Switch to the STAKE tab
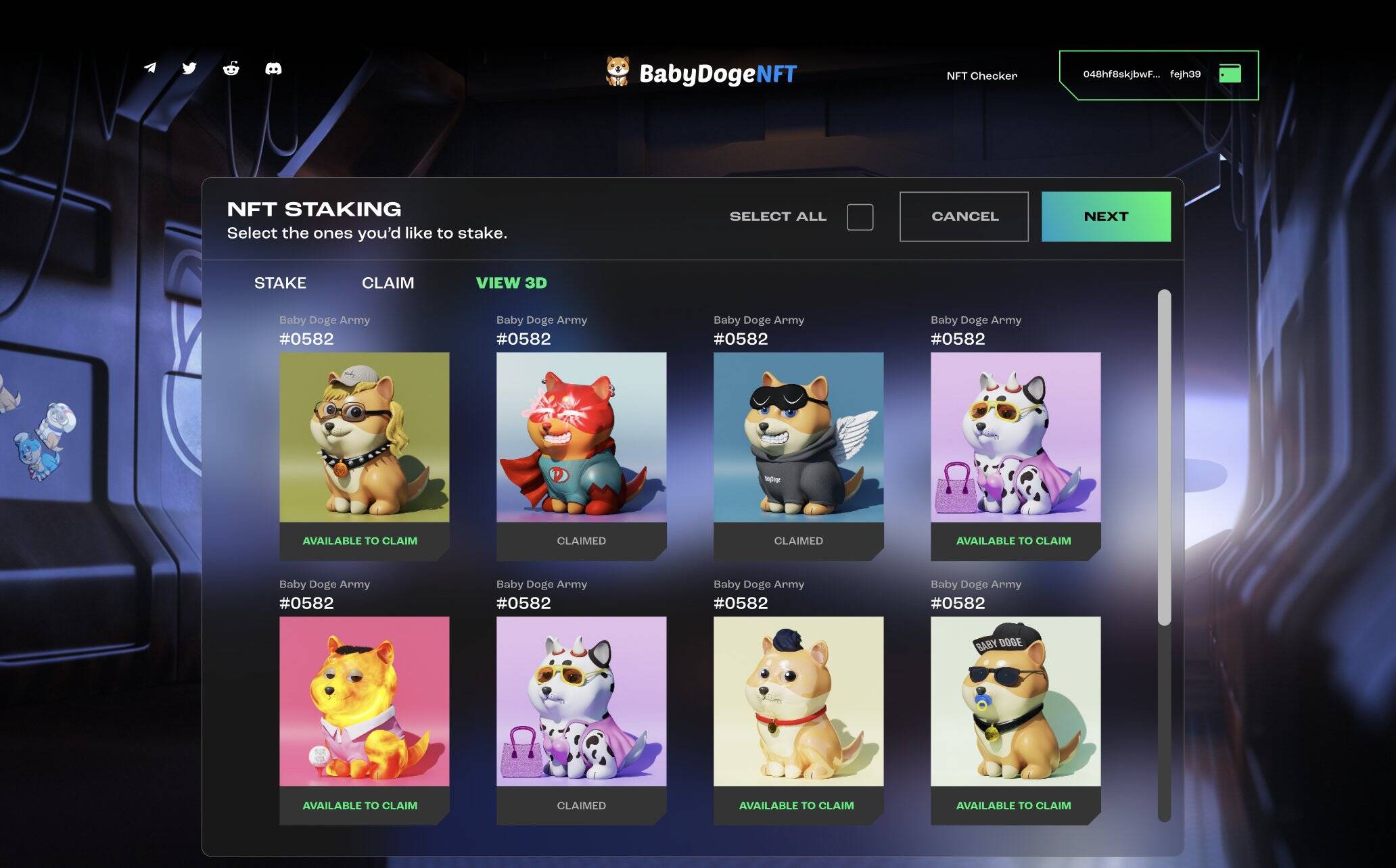Screen dimensions: 1396x868 (x=281, y=283)
